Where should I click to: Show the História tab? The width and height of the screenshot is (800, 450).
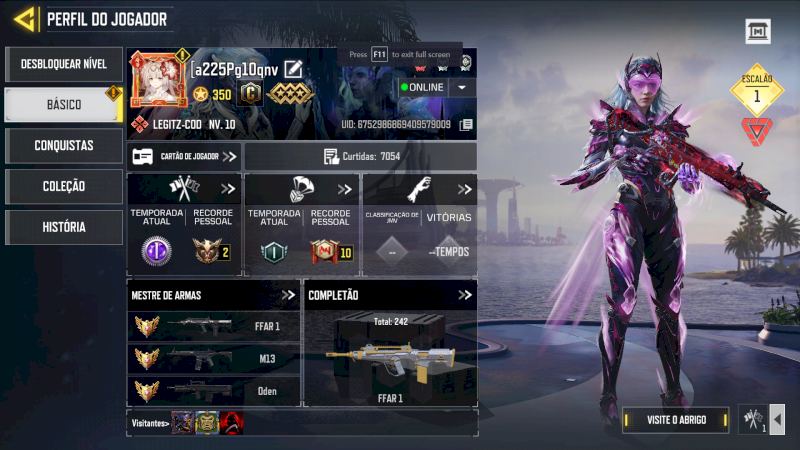click(x=63, y=227)
